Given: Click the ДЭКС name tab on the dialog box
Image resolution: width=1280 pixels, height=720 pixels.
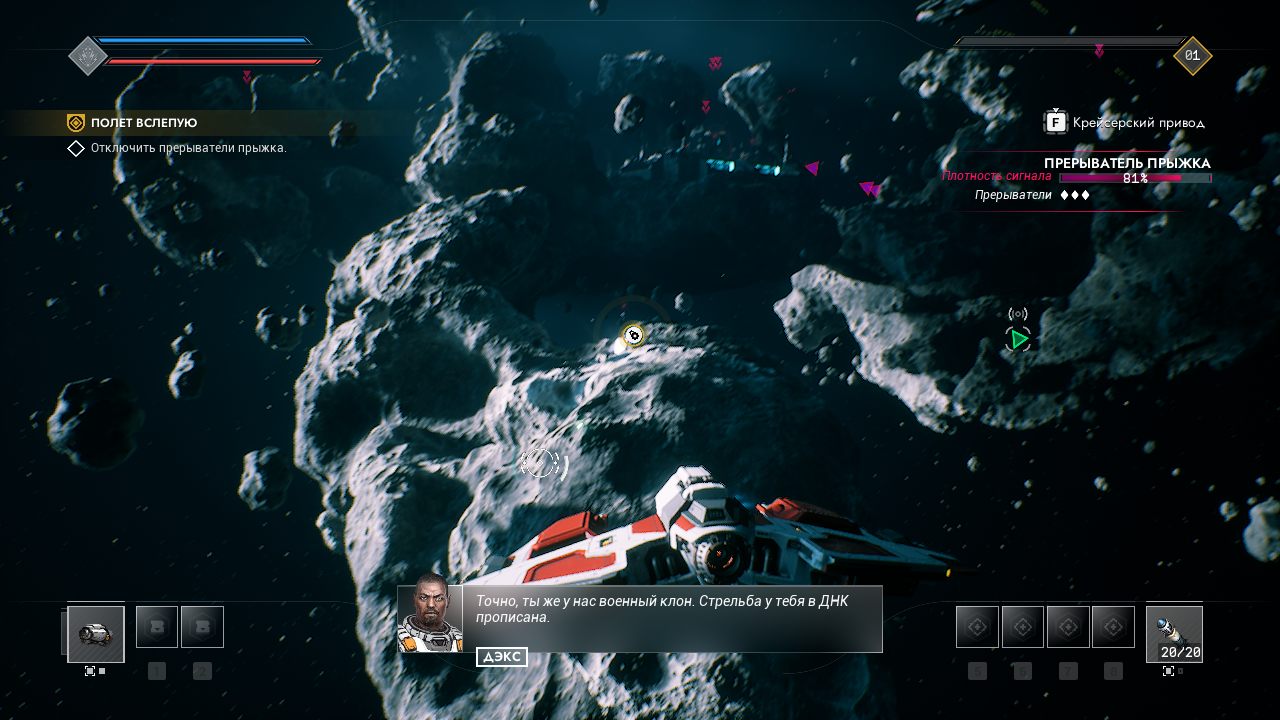Looking at the screenshot, I should (x=504, y=657).
